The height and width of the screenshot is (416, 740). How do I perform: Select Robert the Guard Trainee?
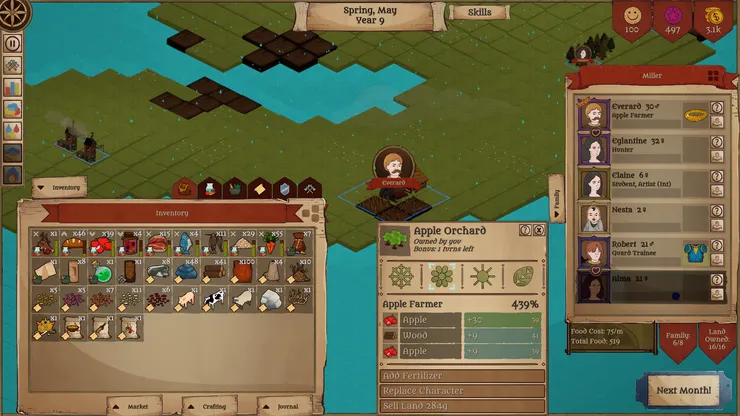(640, 252)
